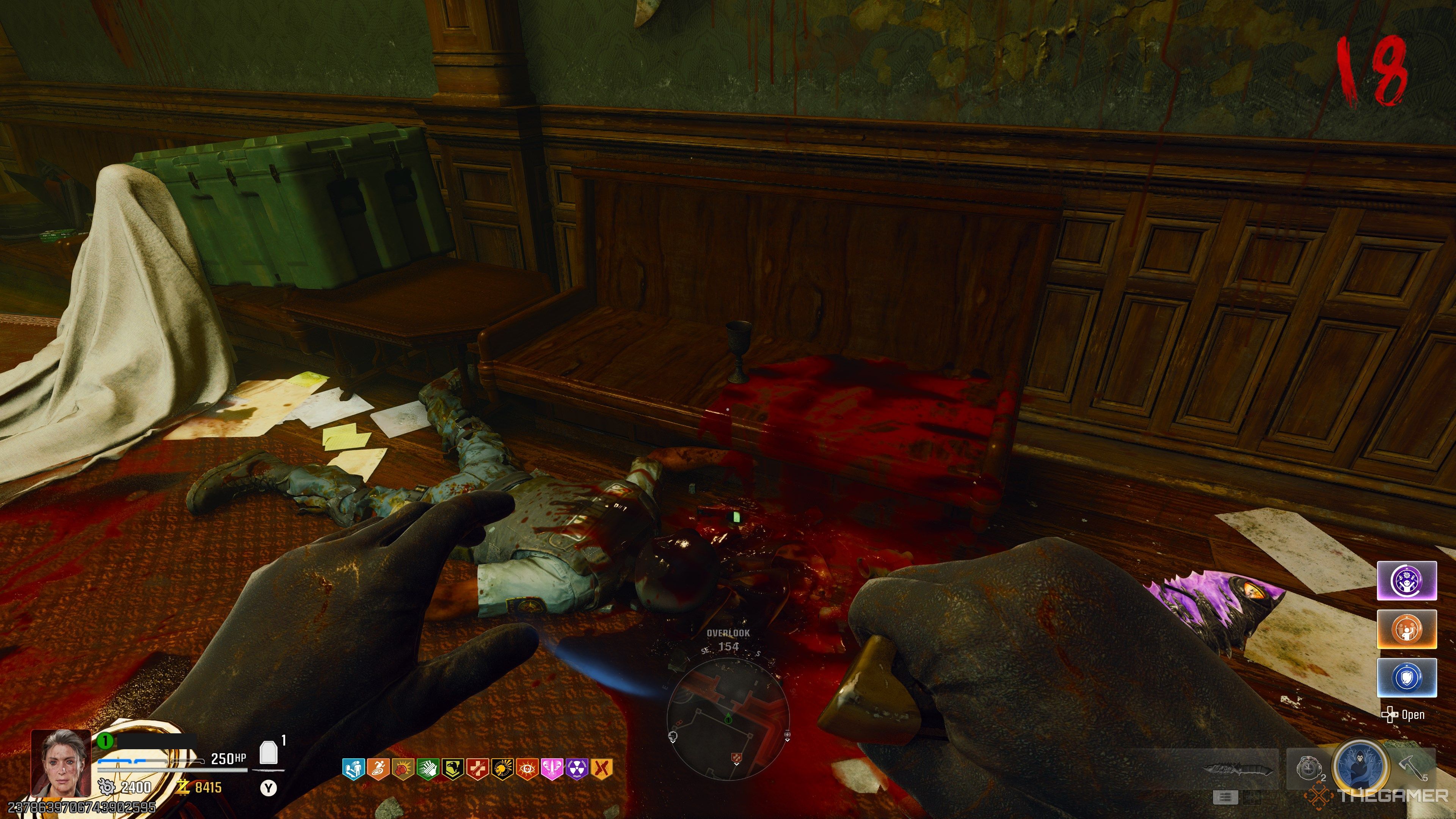Select the blue stairs-and-person perk icon
The width and height of the screenshot is (1456, 819).
[353, 769]
